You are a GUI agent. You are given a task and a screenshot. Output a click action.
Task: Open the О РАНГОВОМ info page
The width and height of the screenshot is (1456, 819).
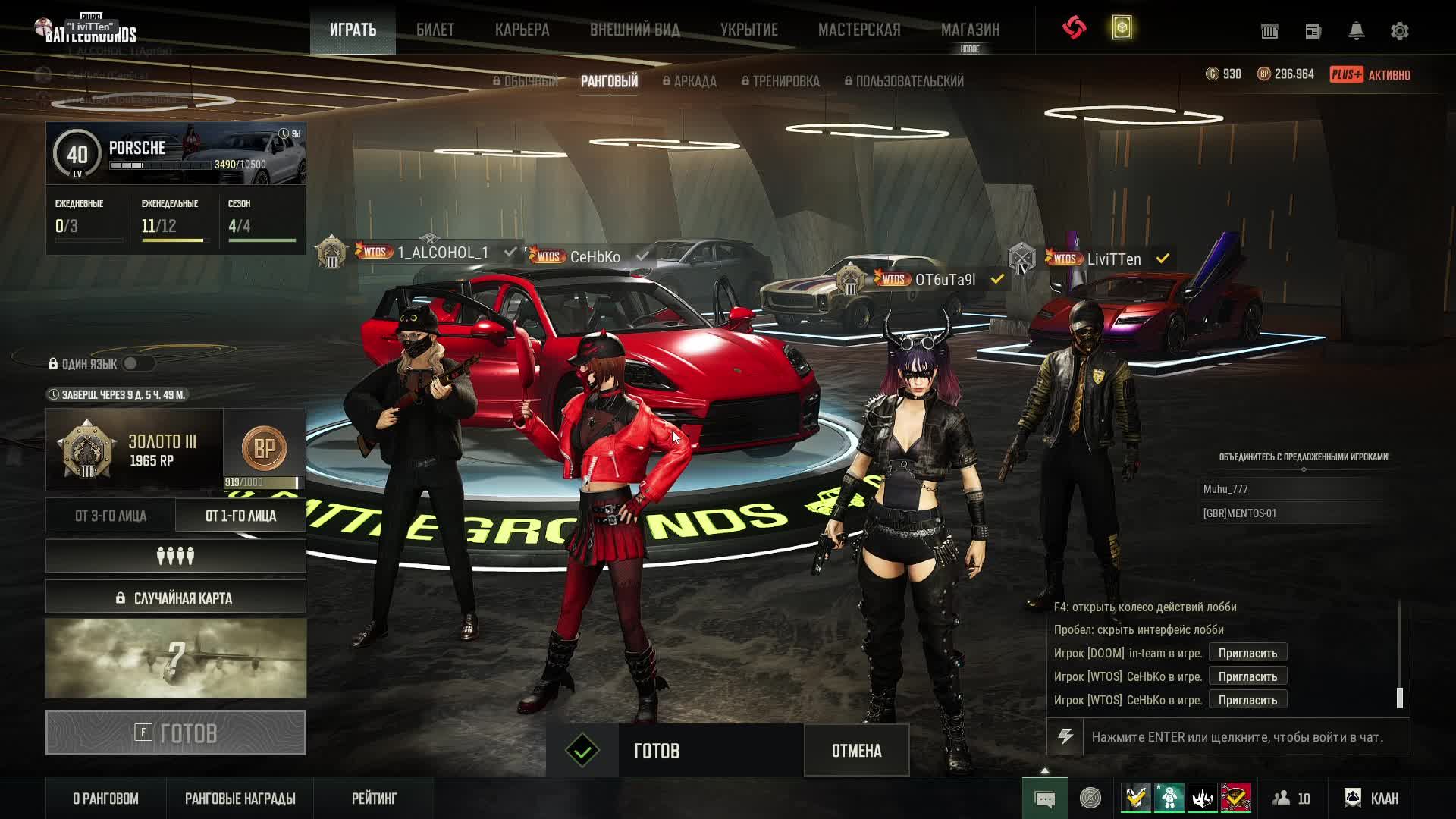(105, 799)
